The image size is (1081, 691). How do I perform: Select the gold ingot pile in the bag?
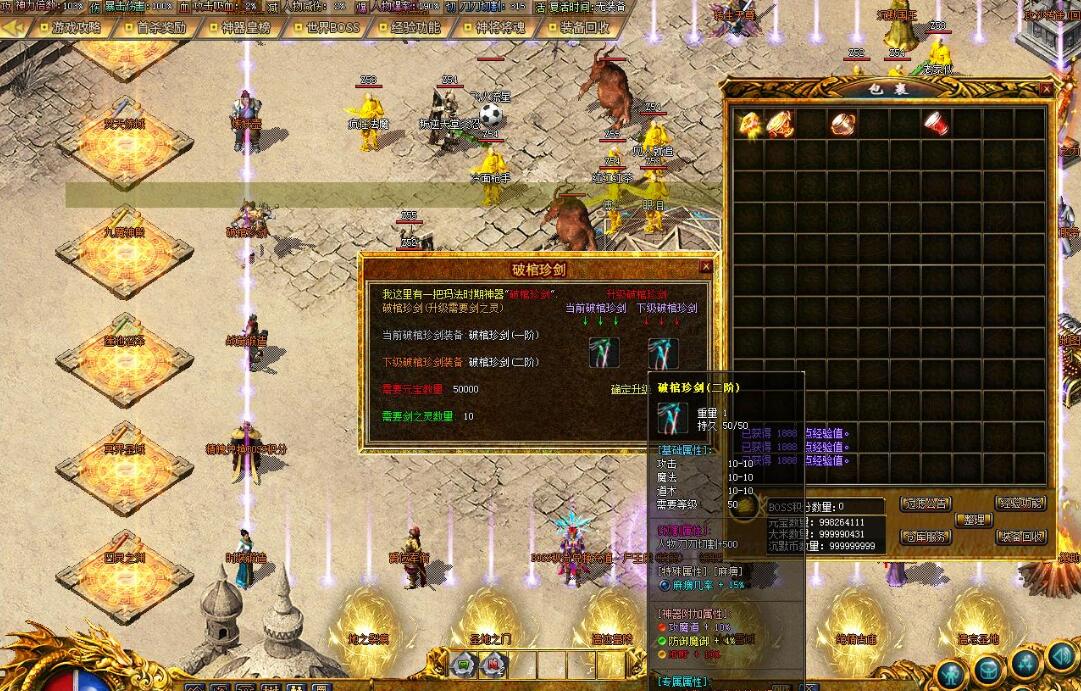(749, 123)
